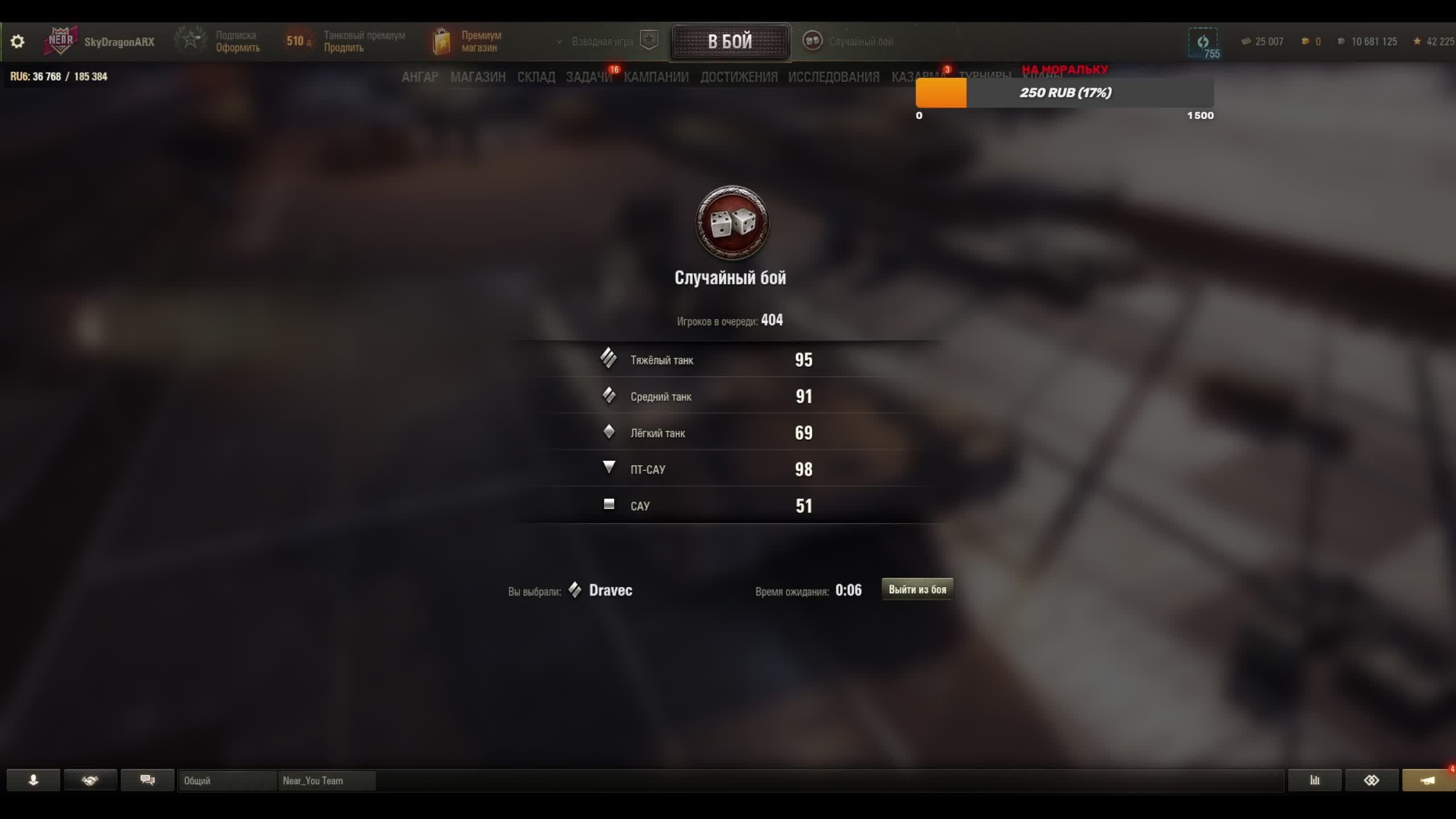The image size is (1456, 819).
Task: Go to the КАМПАНИИ tab
Action: pos(656,77)
